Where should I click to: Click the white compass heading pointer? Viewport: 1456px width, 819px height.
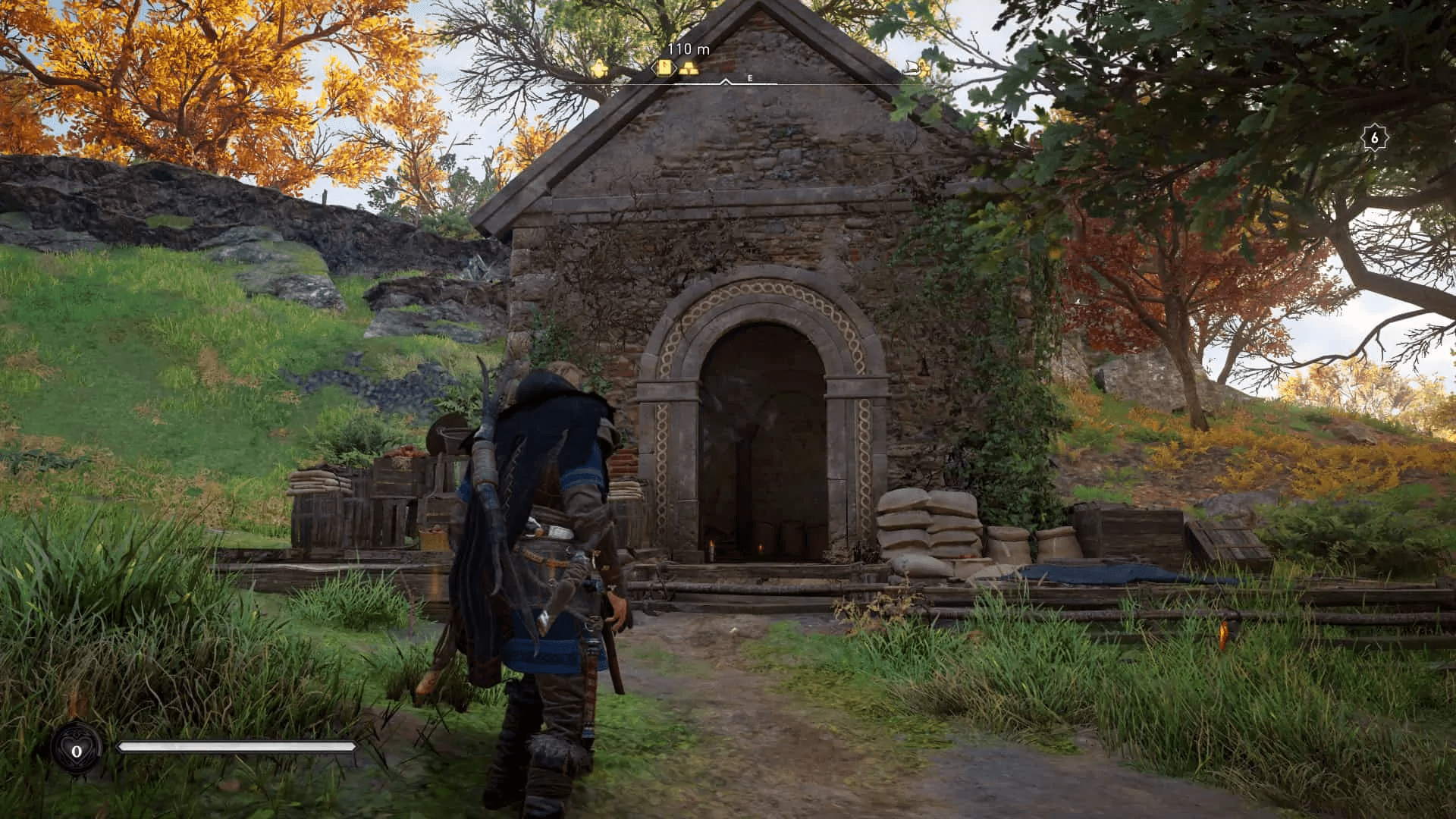pos(726,80)
